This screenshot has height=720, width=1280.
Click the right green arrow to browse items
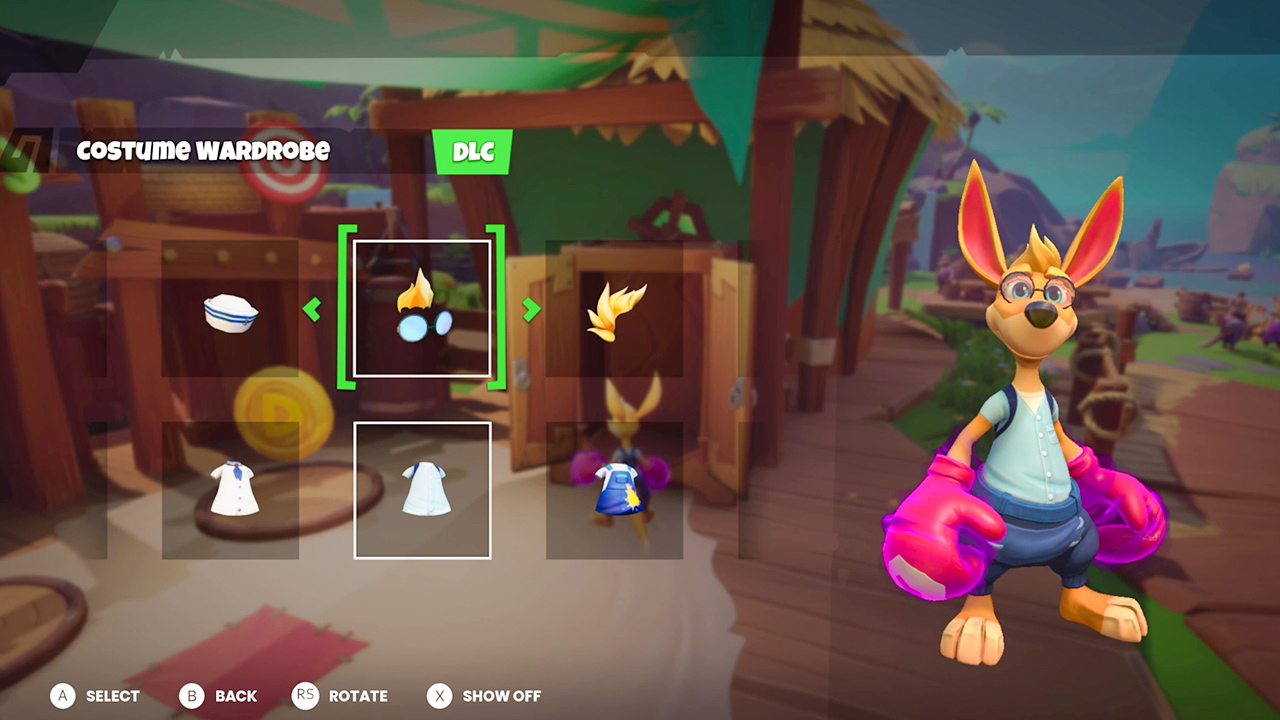[529, 311]
